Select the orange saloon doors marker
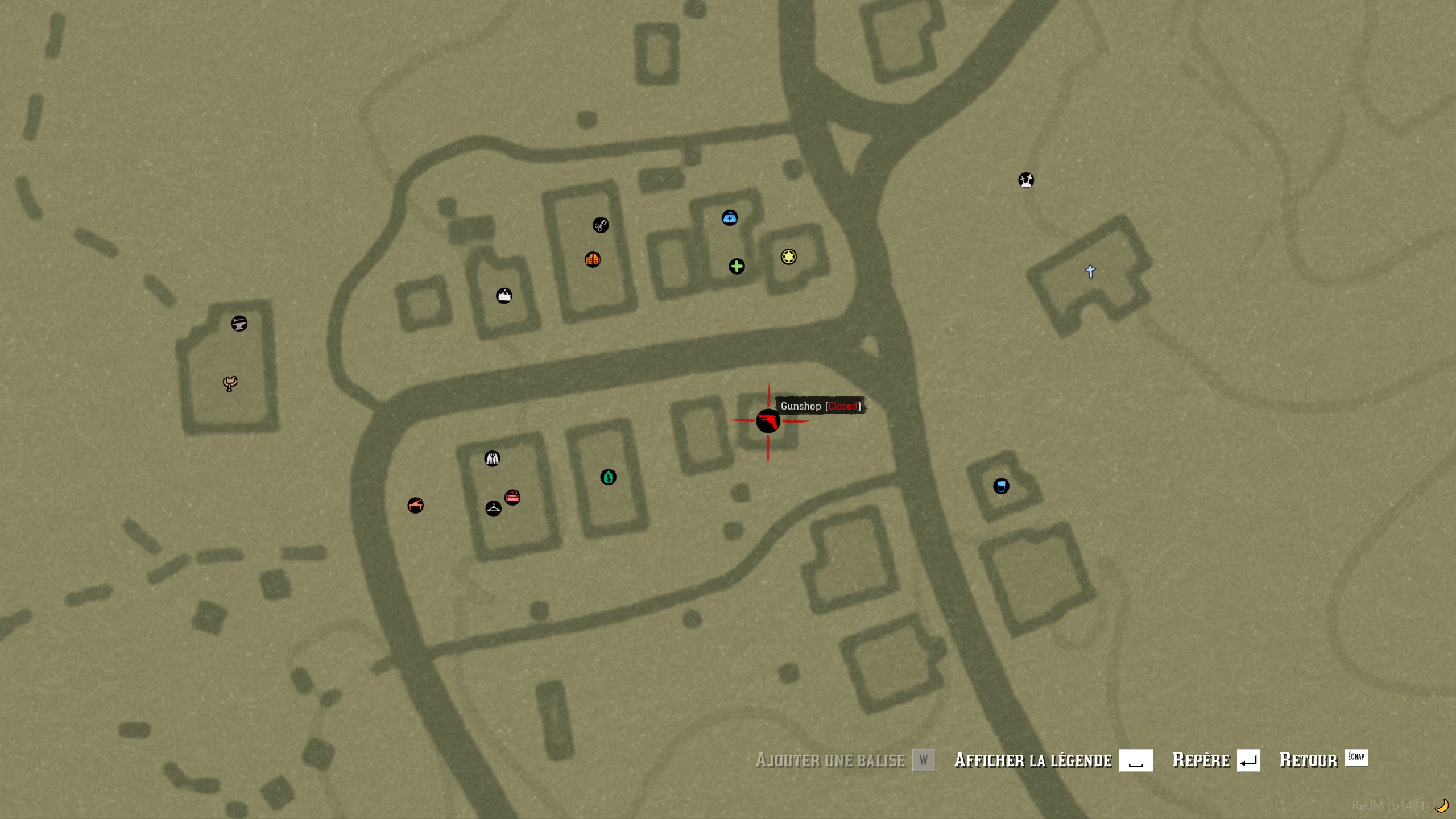 [593, 260]
